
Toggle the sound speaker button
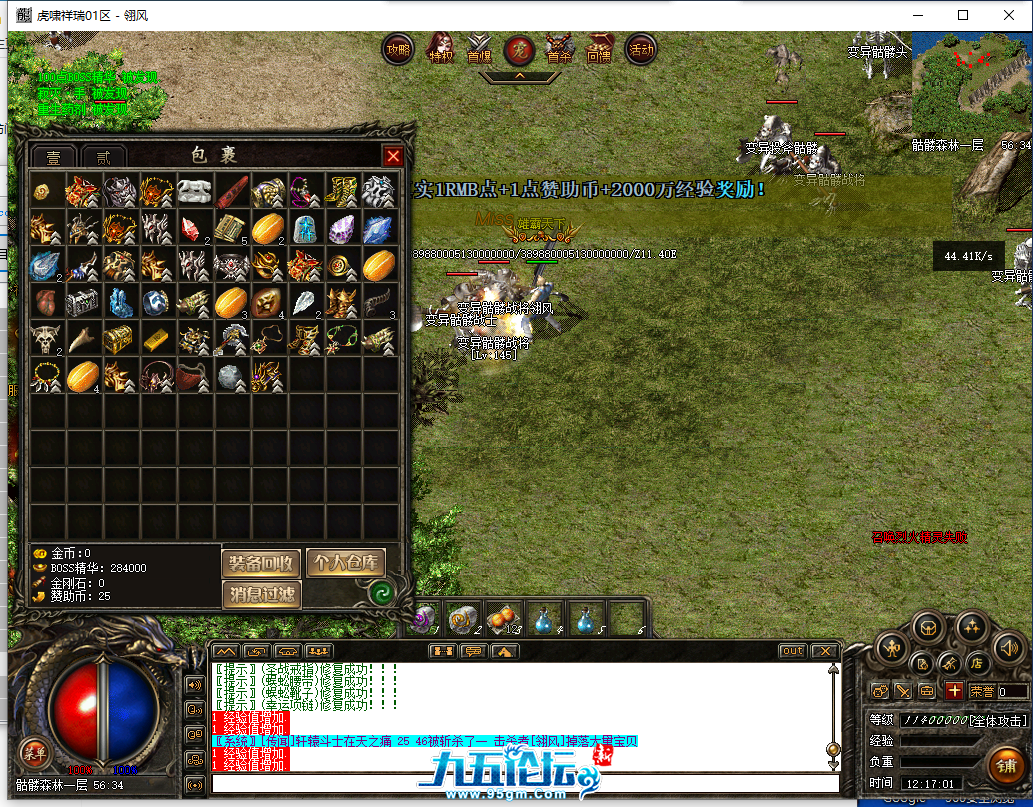(1008, 649)
